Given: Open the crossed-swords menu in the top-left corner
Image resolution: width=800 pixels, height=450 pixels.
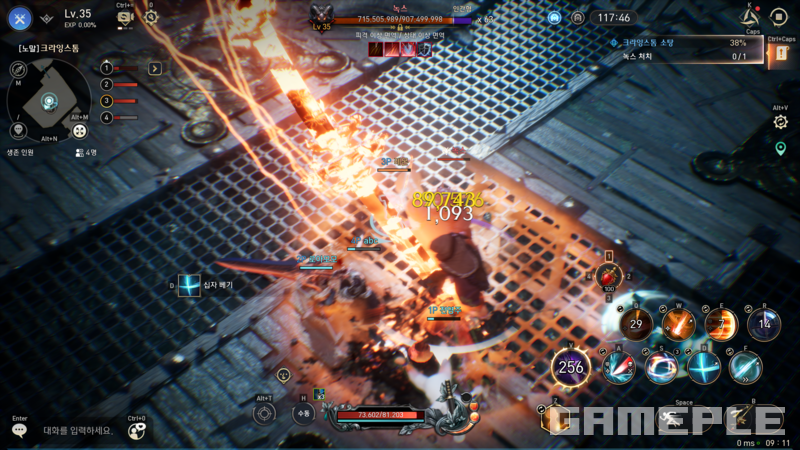Looking at the screenshot, I should [x=21, y=17].
